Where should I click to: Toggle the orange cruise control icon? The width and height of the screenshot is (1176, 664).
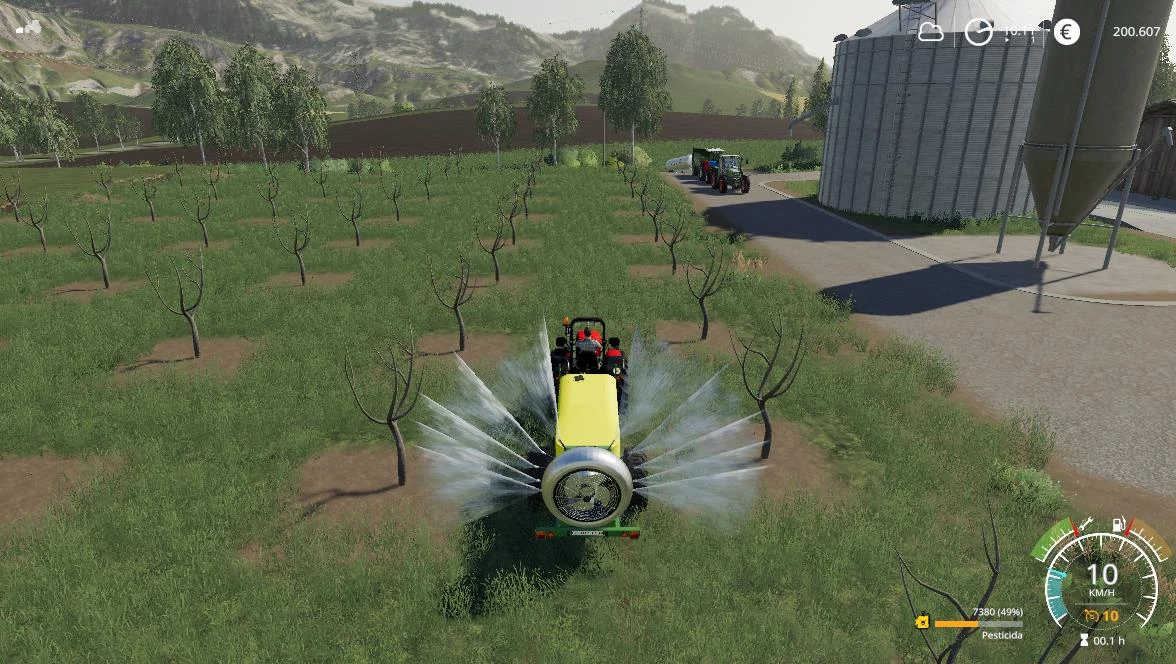coord(1093,616)
